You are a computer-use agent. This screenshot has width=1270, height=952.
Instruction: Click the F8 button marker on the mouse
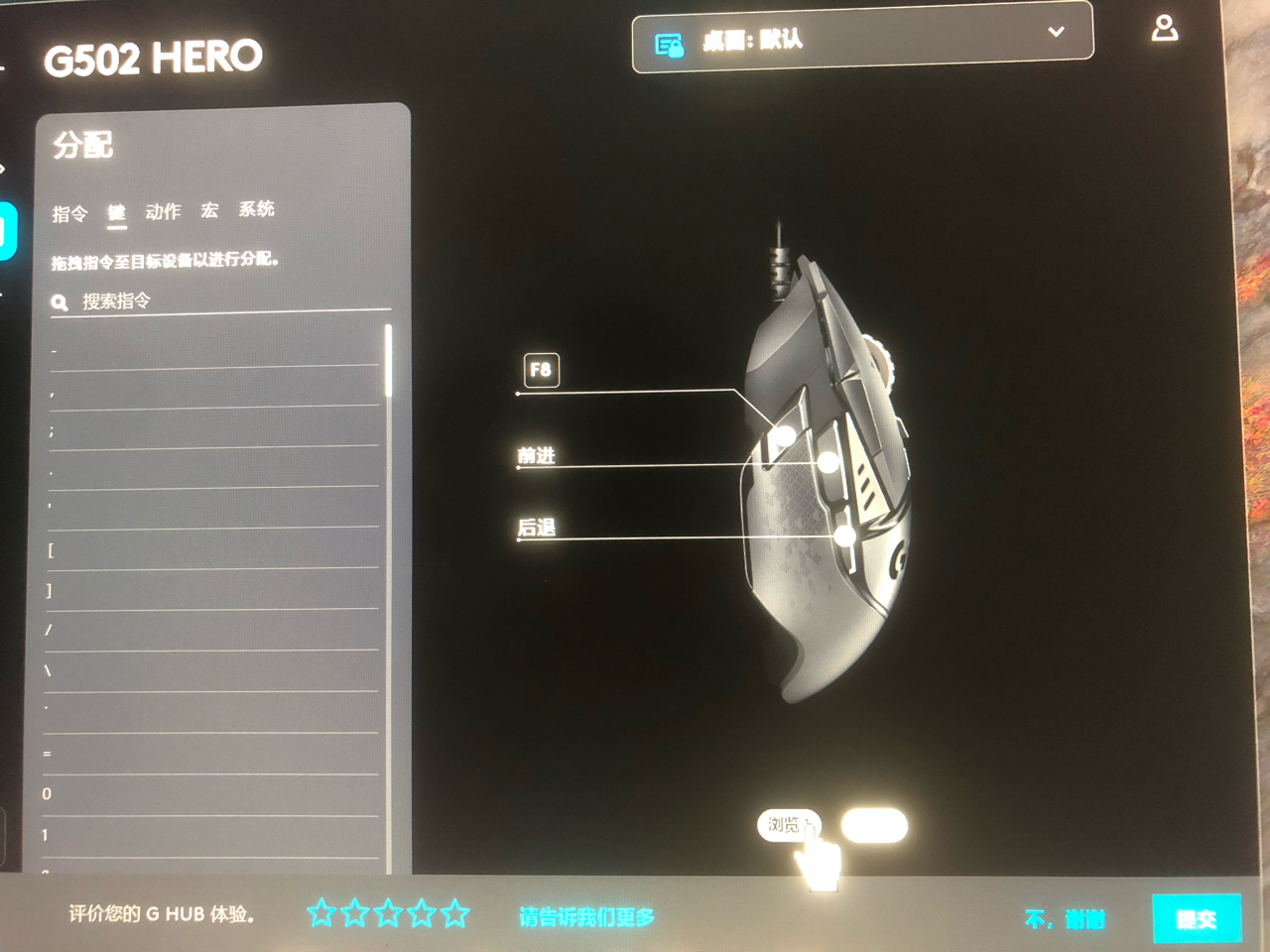click(x=542, y=369)
